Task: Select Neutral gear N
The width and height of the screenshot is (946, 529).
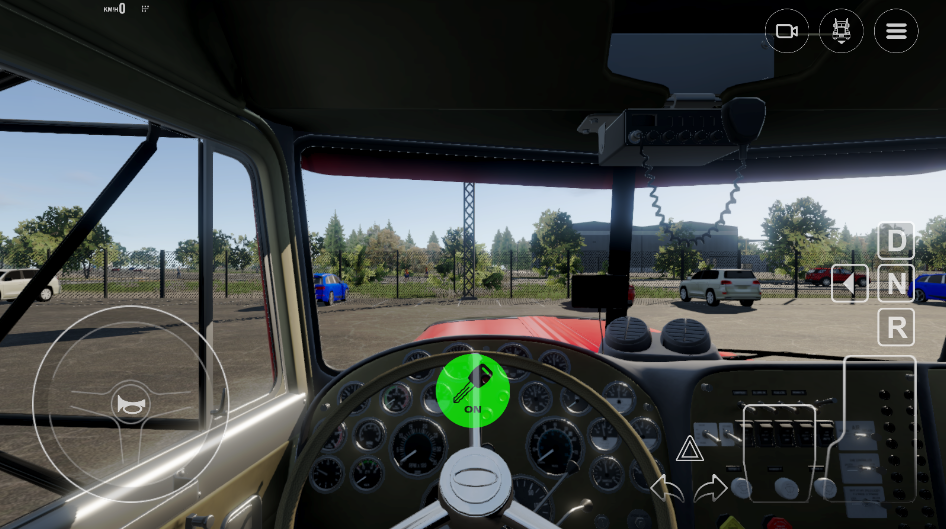Action: (896, 284)
